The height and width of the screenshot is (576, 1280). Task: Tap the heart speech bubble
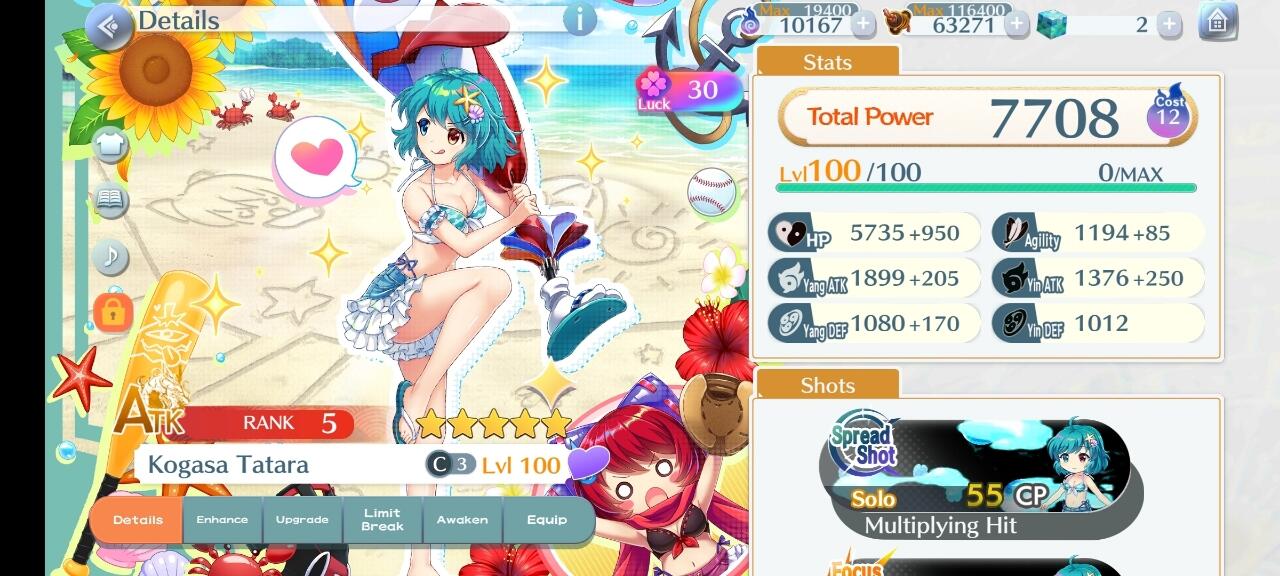tap(316, 158)
